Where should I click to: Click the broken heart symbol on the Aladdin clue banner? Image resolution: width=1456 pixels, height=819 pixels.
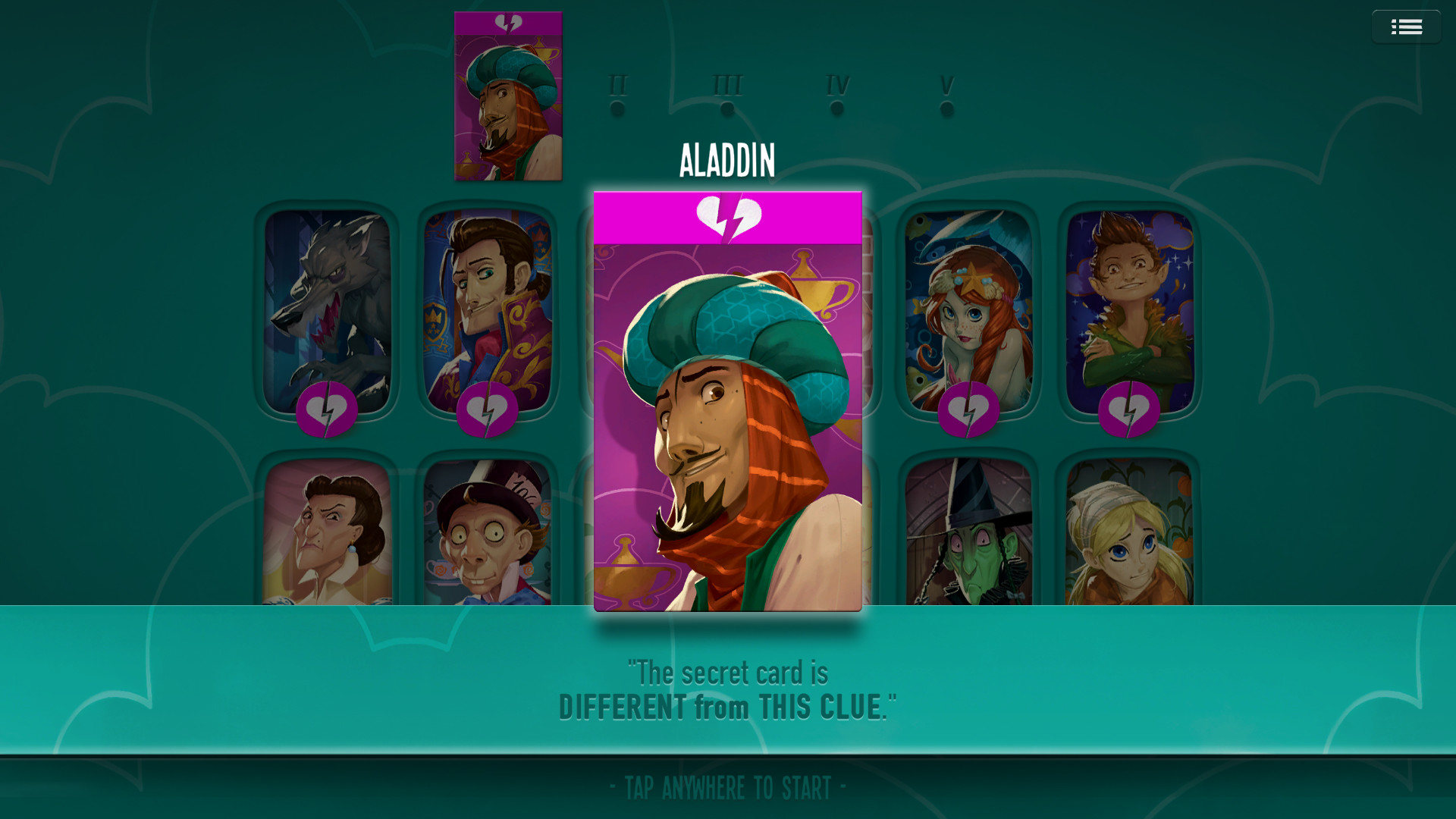(x=728, y=215)
